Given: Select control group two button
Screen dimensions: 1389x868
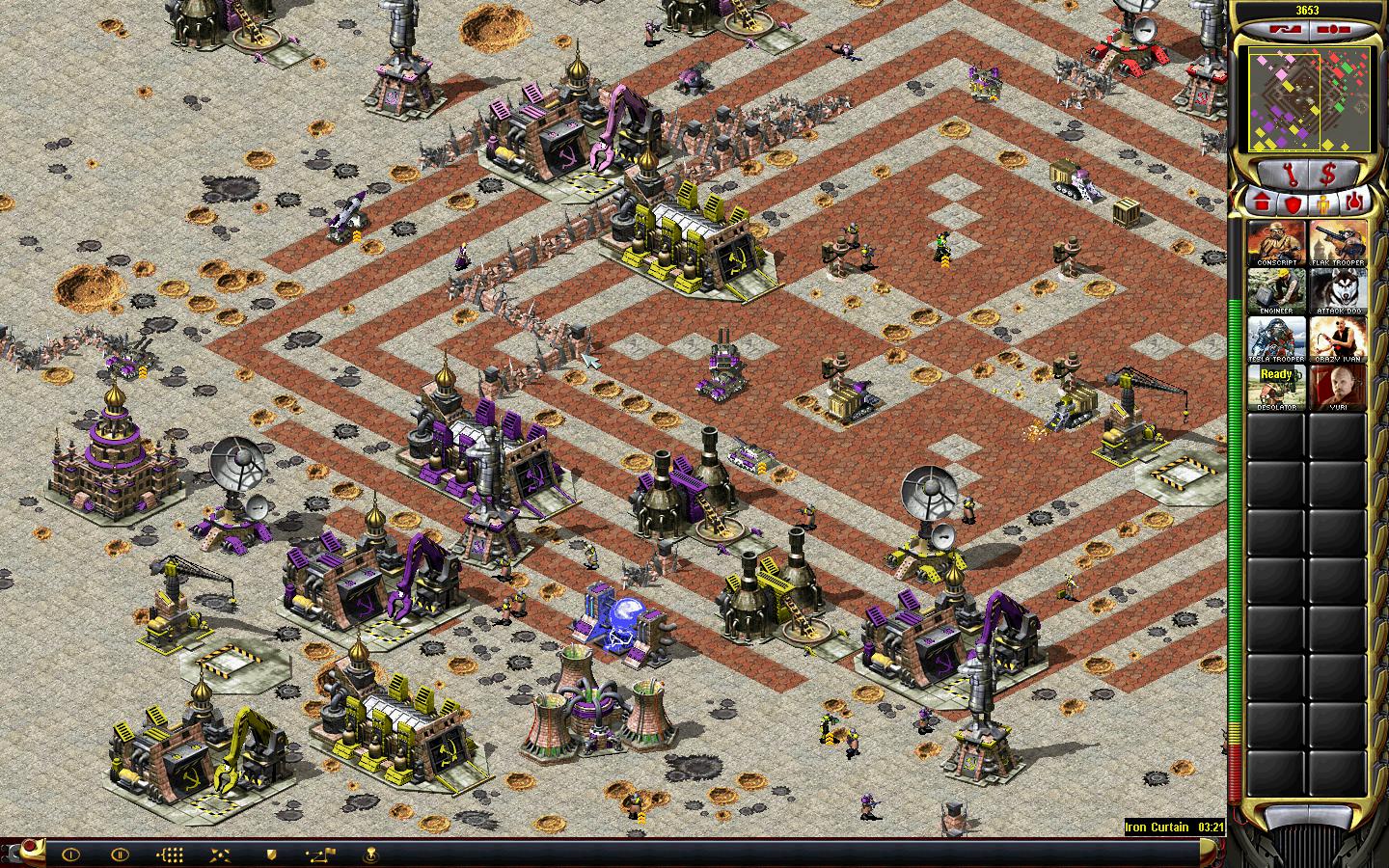Looking at the screenshot, I should pos(120,854).
